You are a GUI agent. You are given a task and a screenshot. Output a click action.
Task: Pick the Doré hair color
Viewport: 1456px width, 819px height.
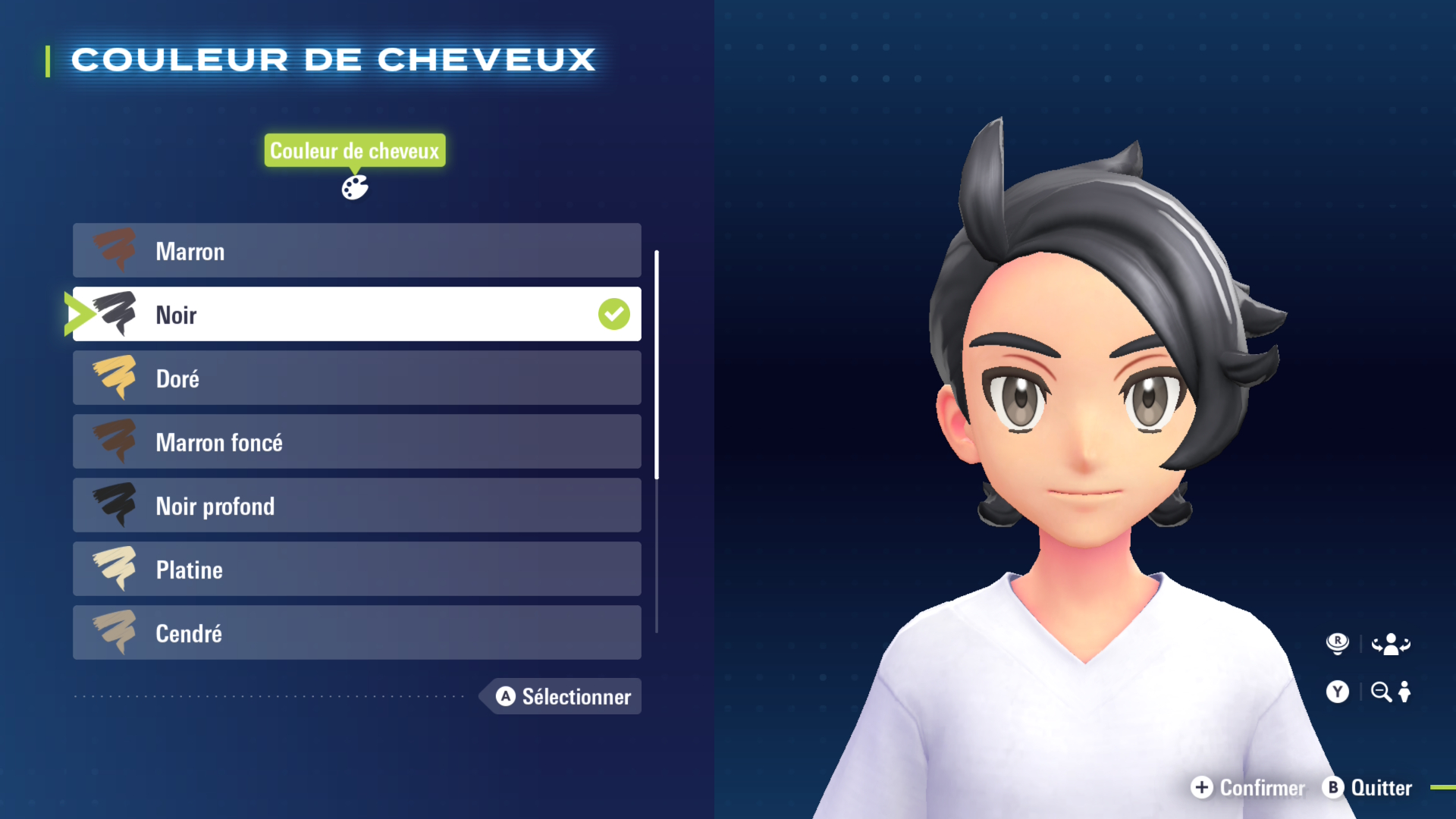coord(356,378)
